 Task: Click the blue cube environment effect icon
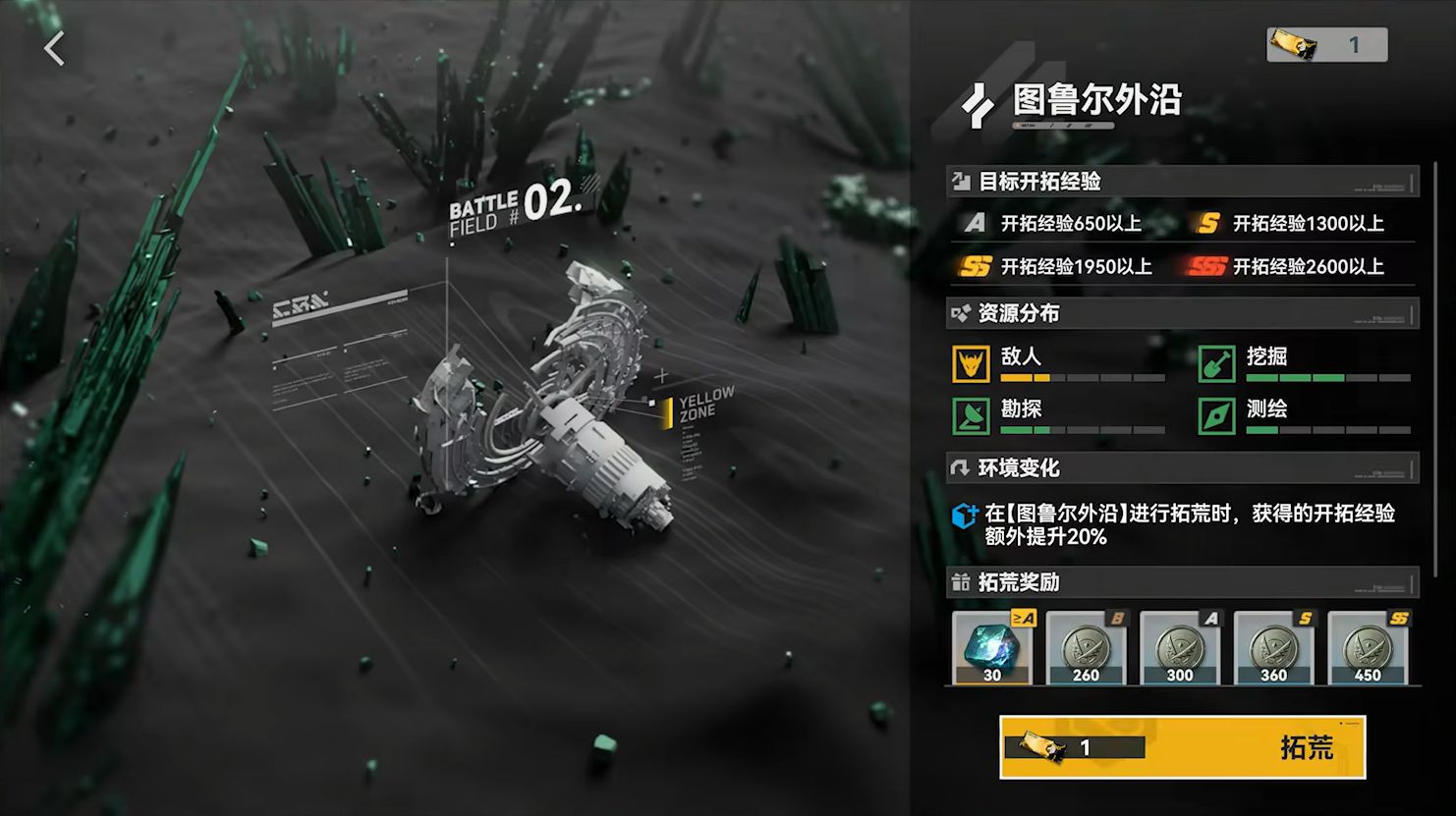(964, 515)
